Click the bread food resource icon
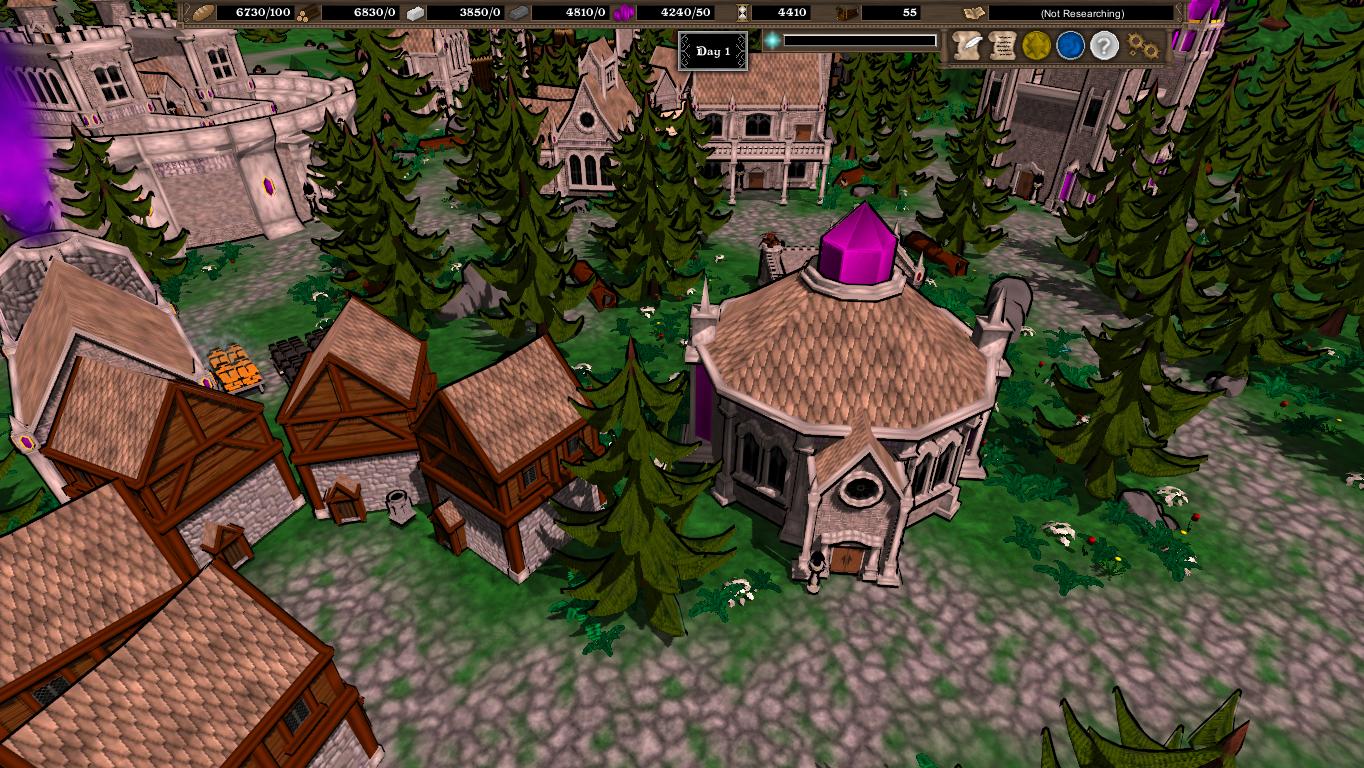The width and height of the screenshot is (1364, 768). (202, 12)
